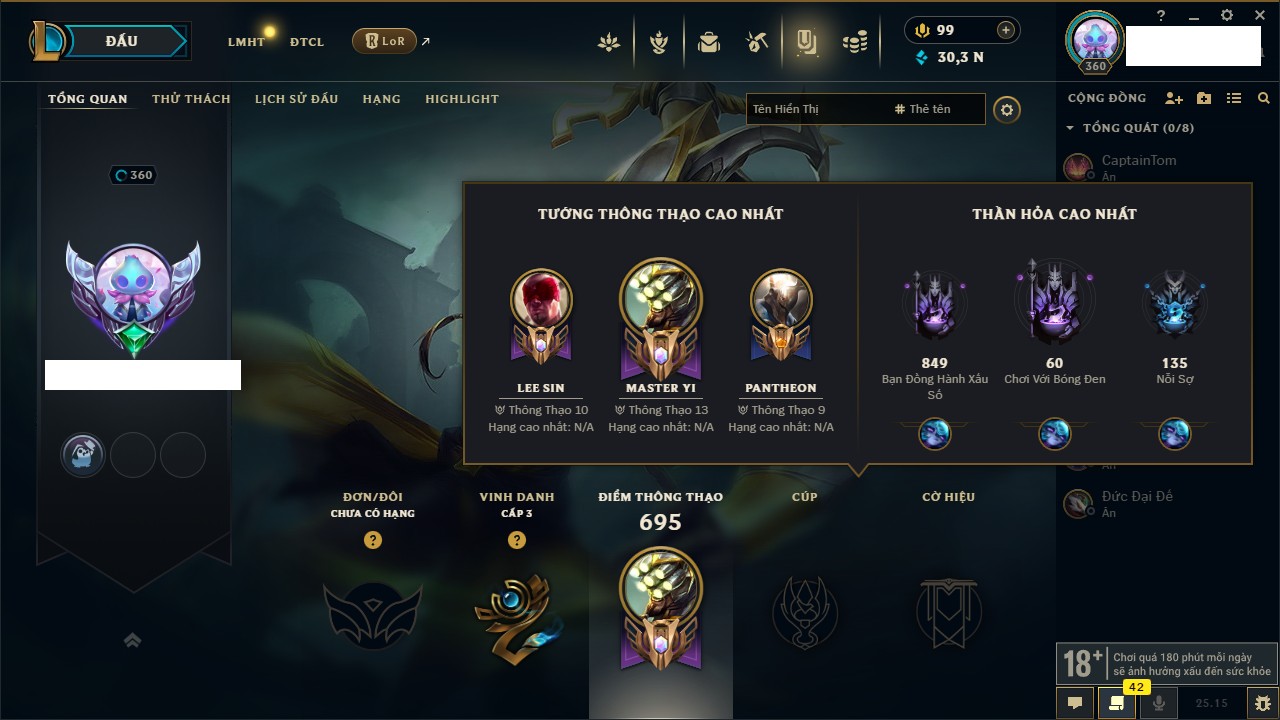View the HIGHLIGHT tab
The image size is (1280, 720).
click(461, 99)
